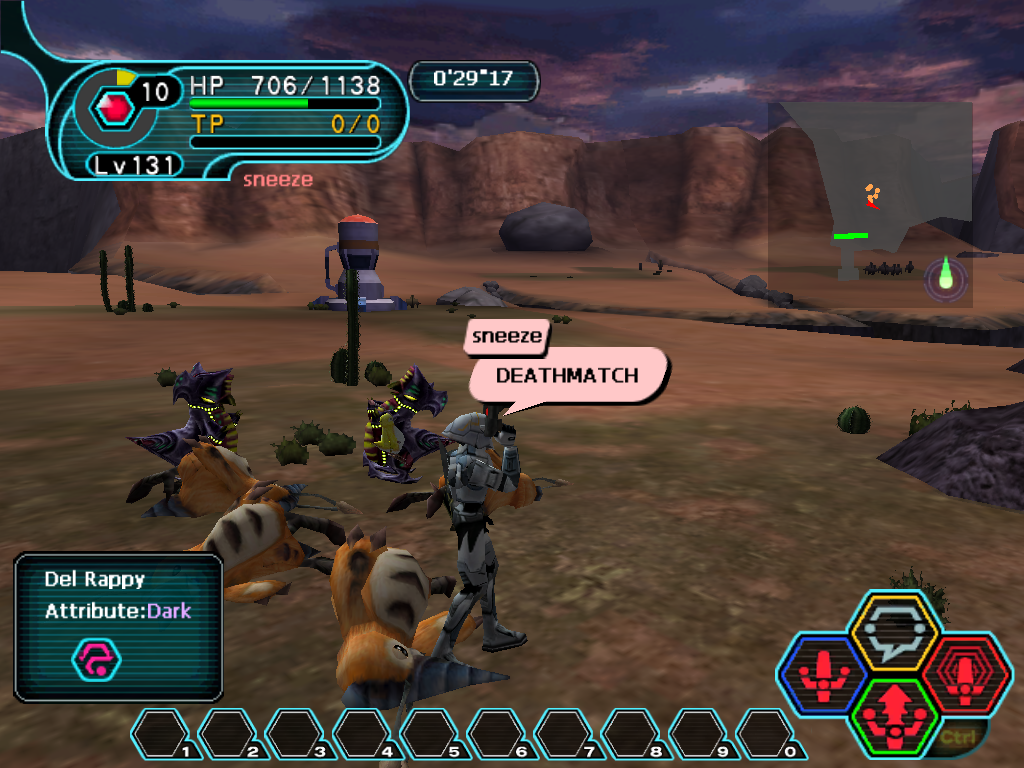
Task: Use the green-bordered arrow action slot
Action: click(x=893, y=716)
